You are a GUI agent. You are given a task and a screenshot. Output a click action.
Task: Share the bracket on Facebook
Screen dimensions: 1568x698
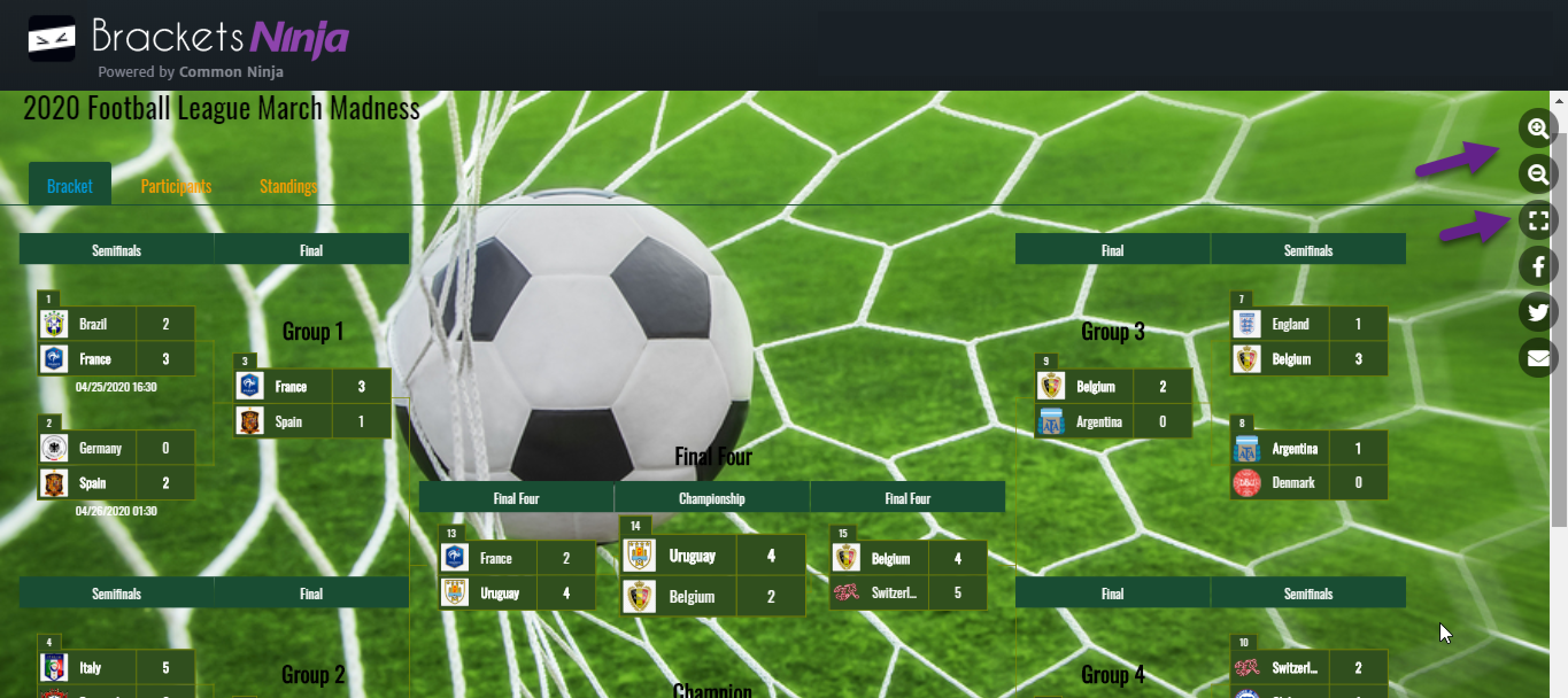pyautogui.click(x=1537, y=266)
